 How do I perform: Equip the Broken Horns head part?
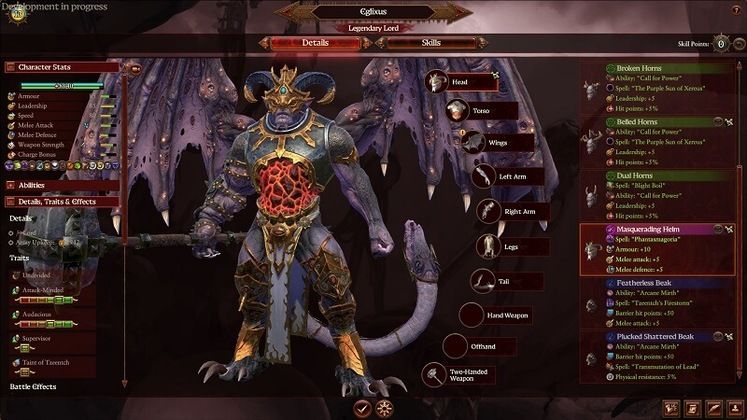pos(664,87)
